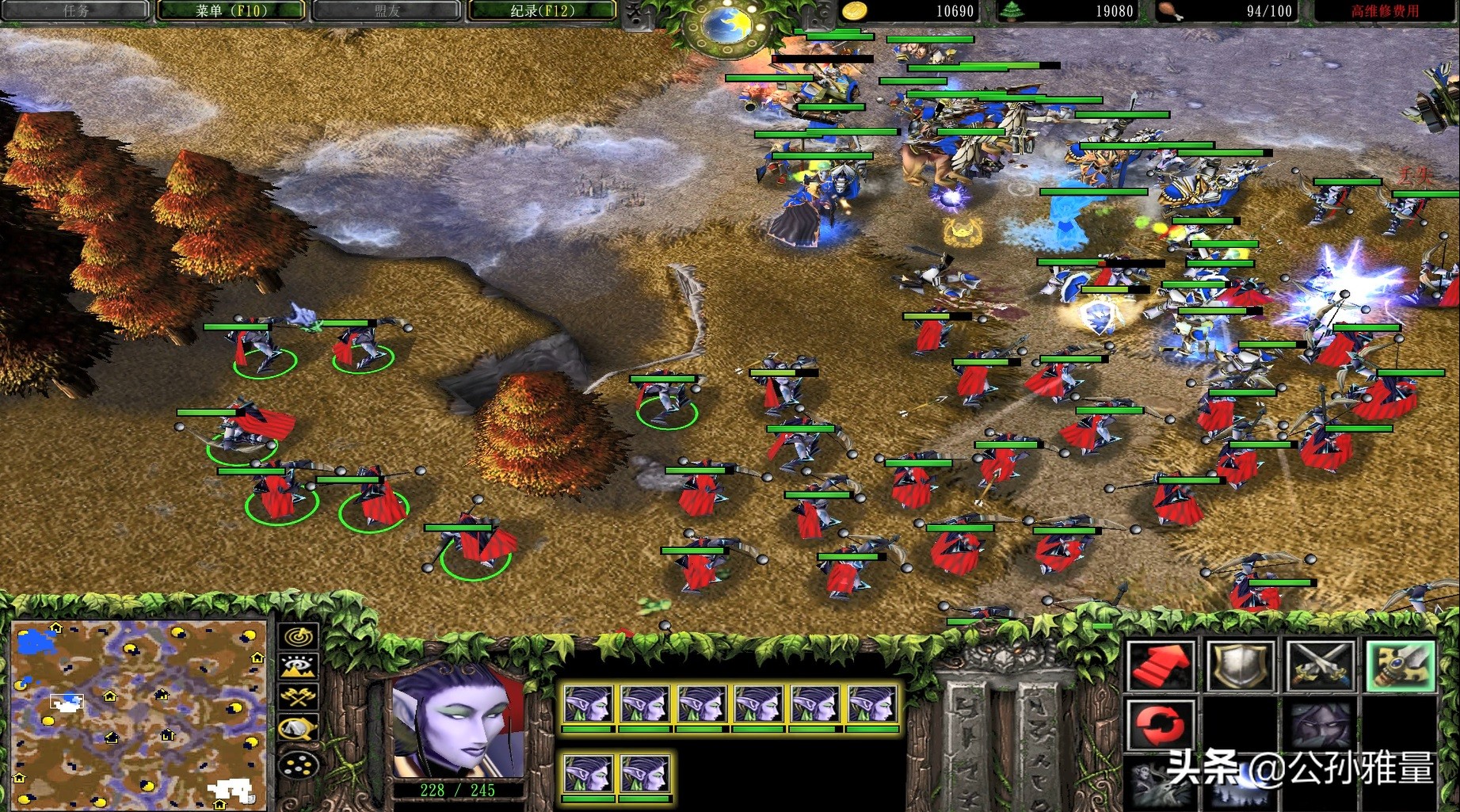Activate the Shadowmeld night elf face ability
This screenshot has height=812, width=1460.
pyautogui.click(x=1321, y=724)
